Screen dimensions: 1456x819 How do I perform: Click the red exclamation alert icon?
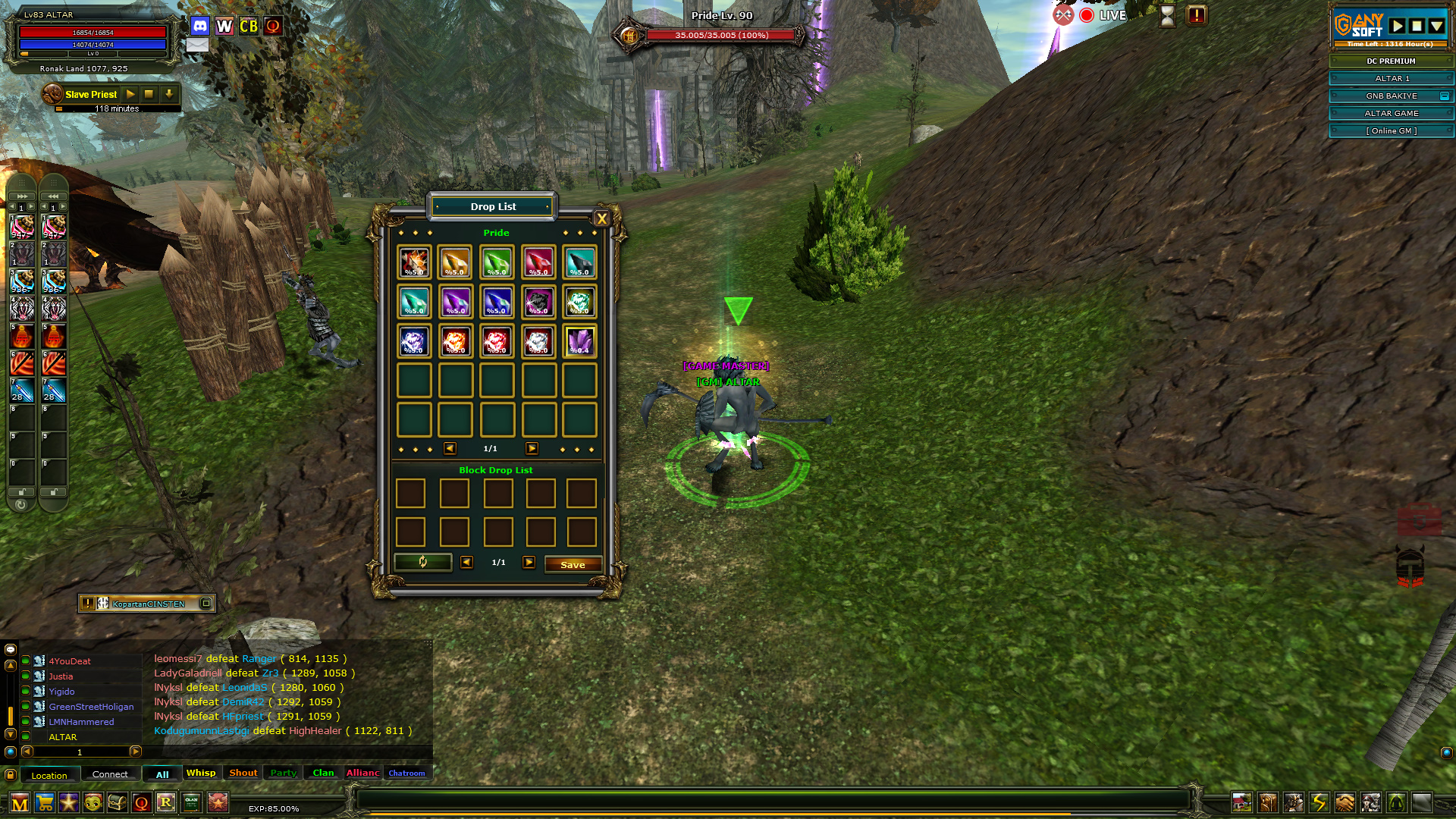[1197, 15]
